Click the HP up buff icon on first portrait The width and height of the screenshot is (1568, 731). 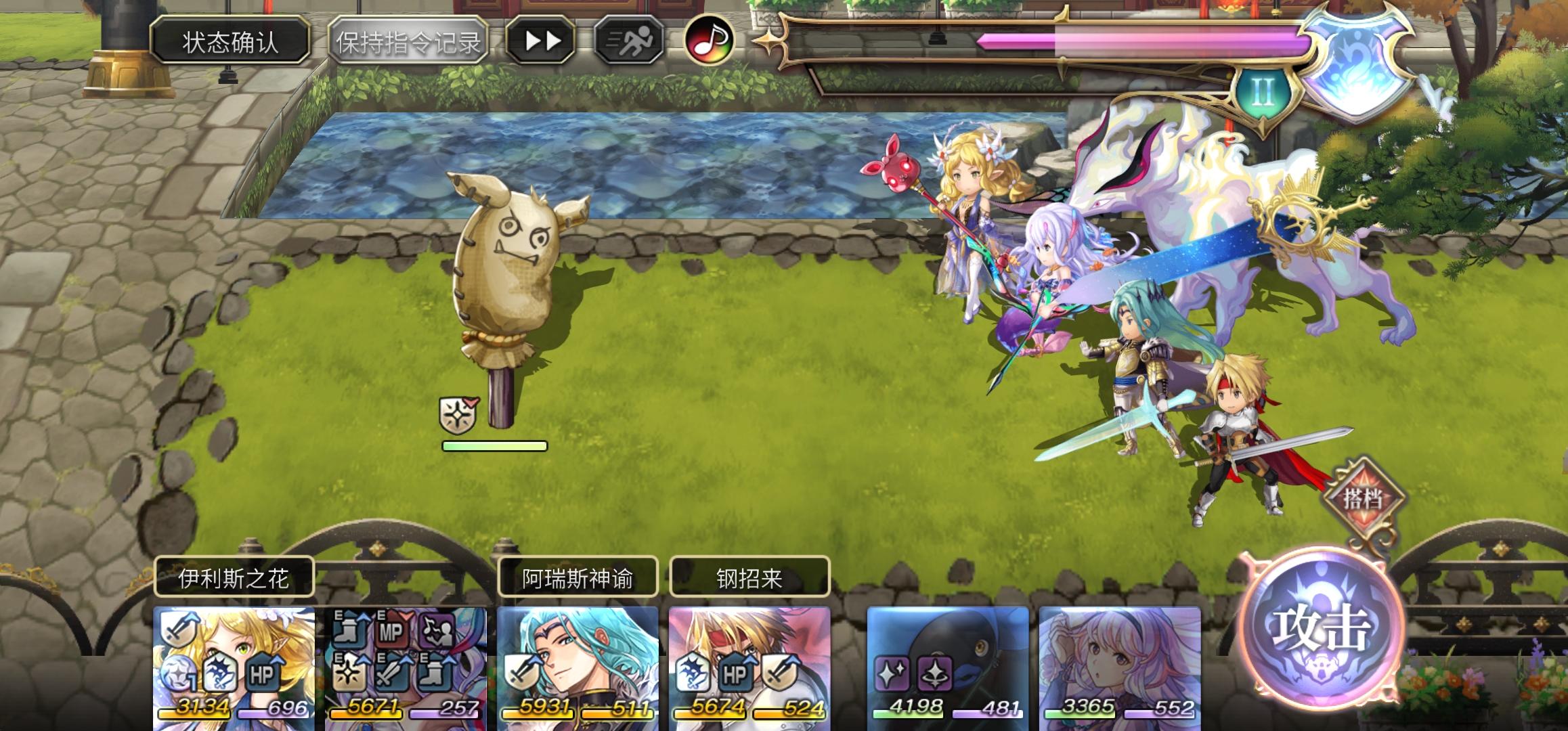[264, 674]
